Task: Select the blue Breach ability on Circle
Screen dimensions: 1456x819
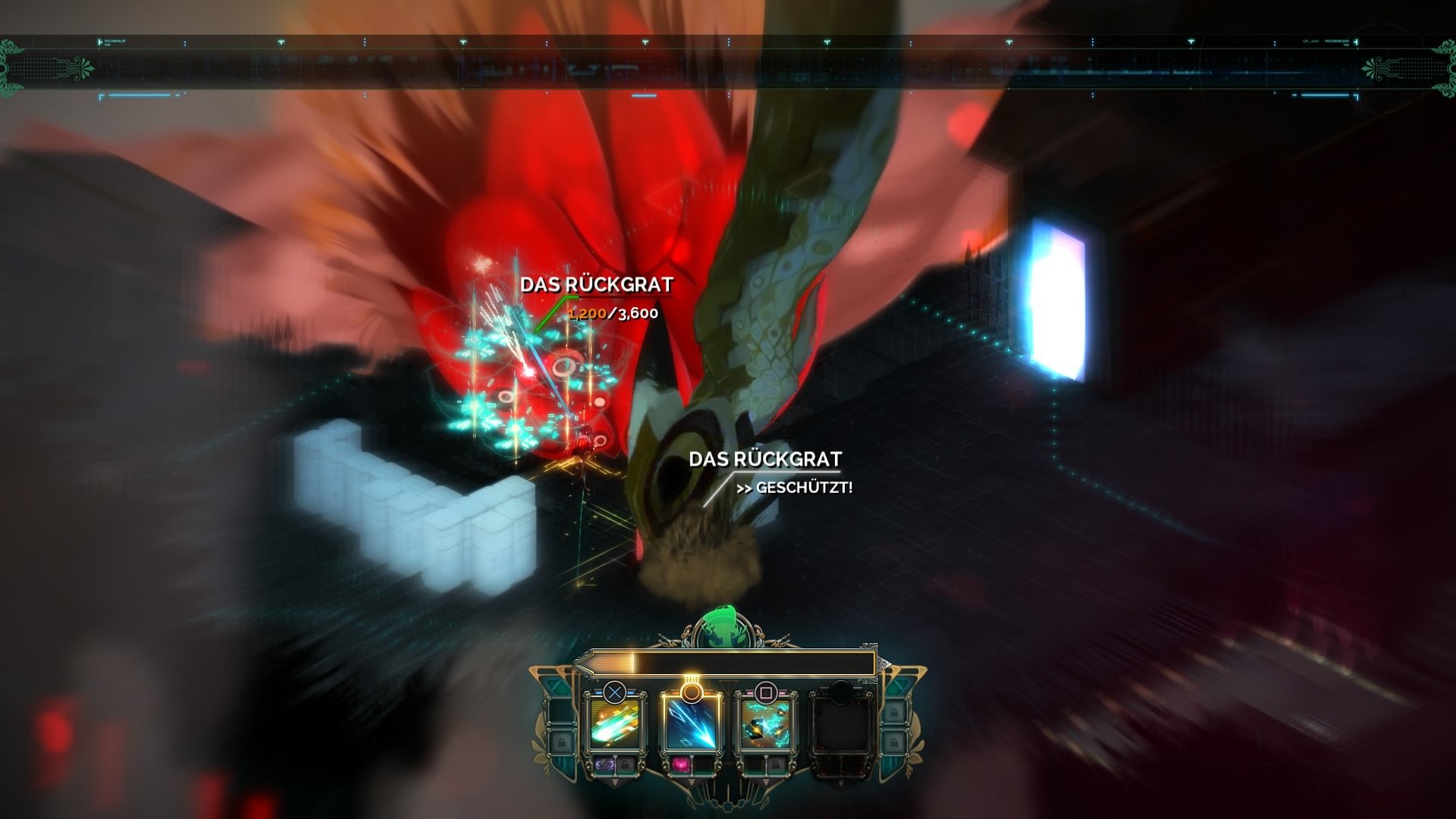Action: [692, 725]
